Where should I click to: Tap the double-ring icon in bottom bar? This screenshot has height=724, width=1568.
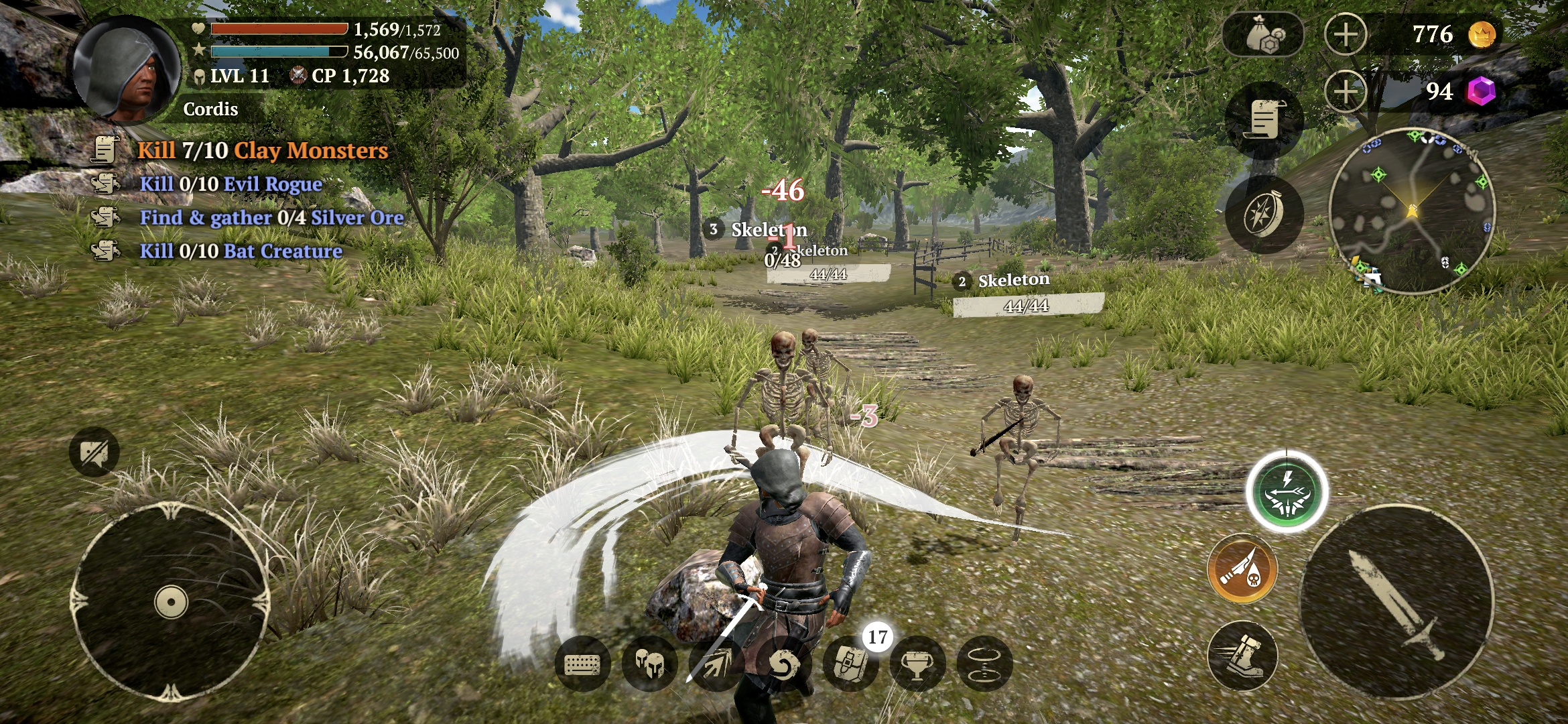[x=984, y=664]
